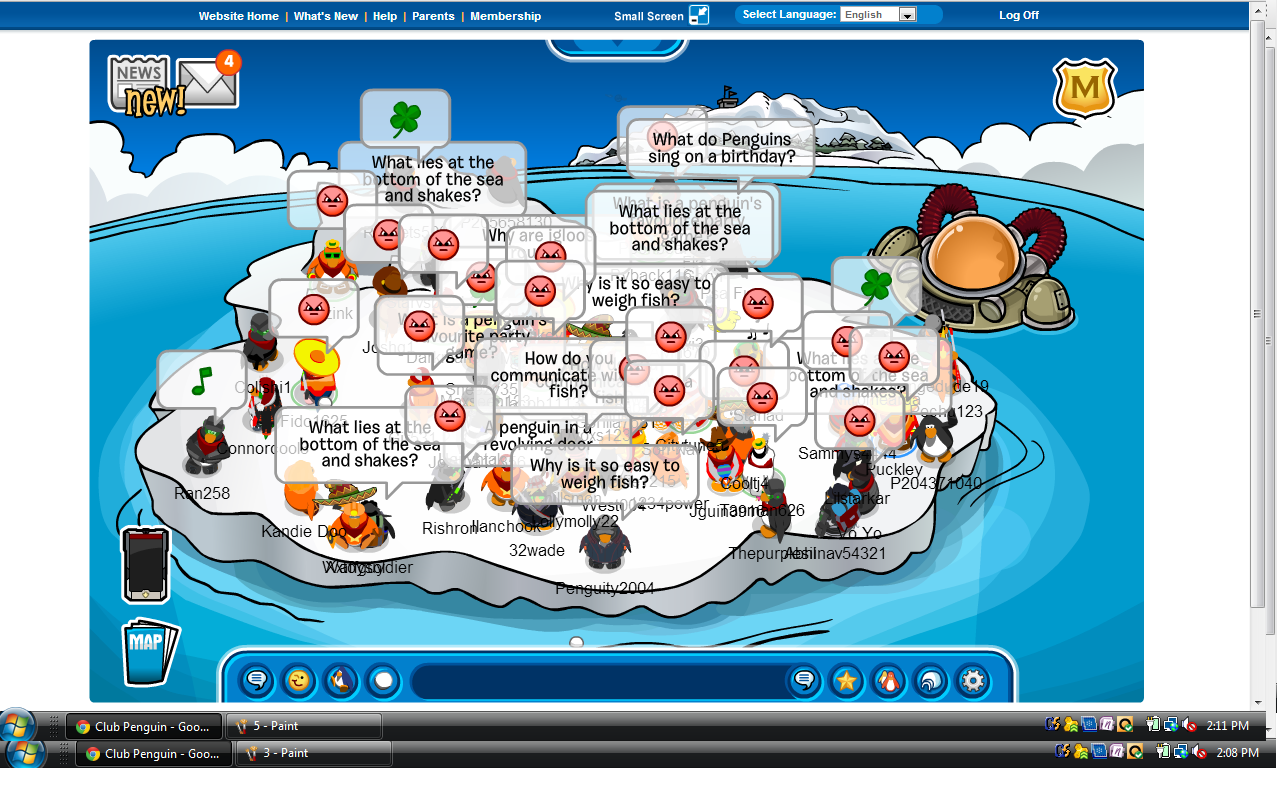Open settings with the gear icon
Viewport: 1280px width, 800px height.
pos(972,681)
